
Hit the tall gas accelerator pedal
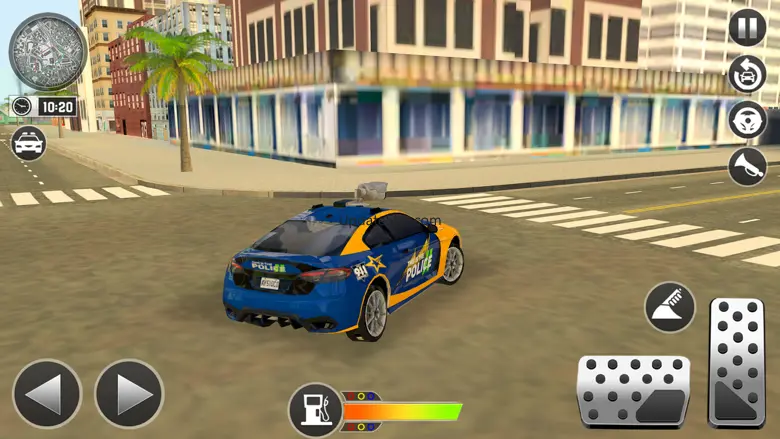click(736, 363)
